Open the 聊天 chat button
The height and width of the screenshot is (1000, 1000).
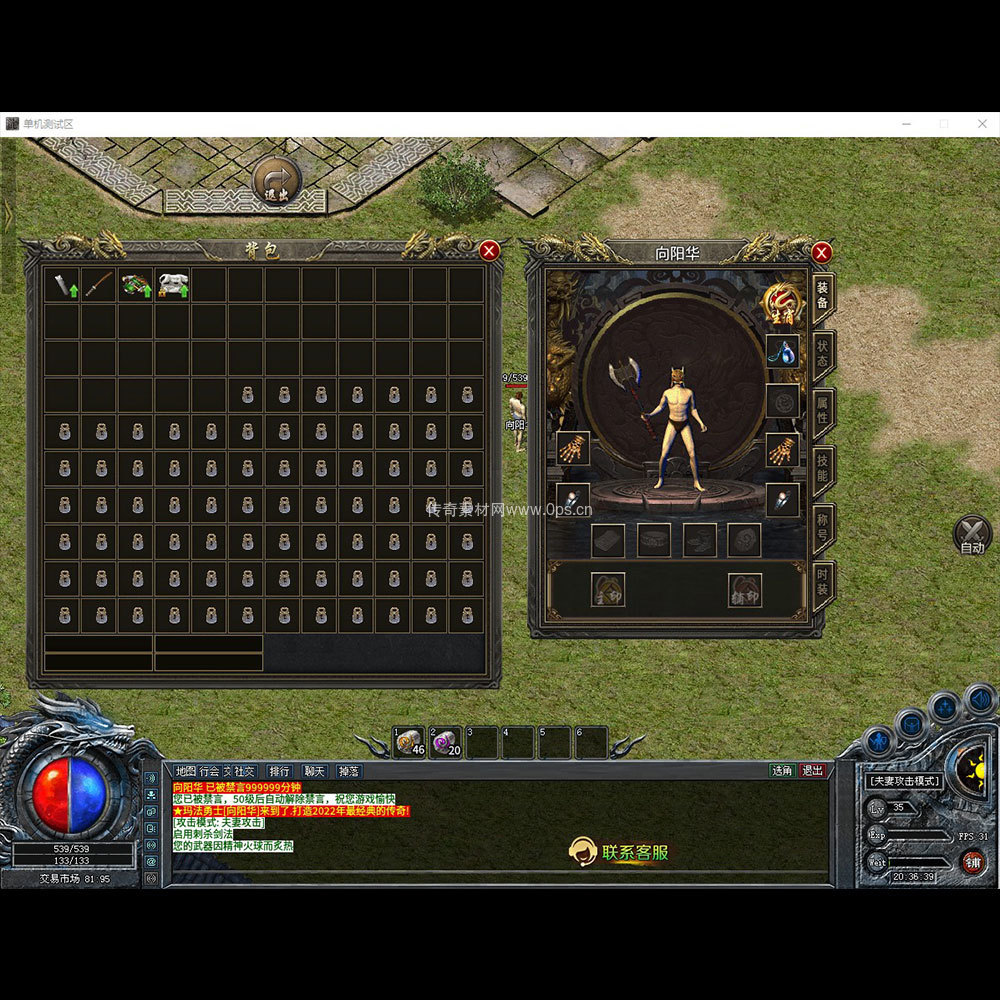[314, 771]
